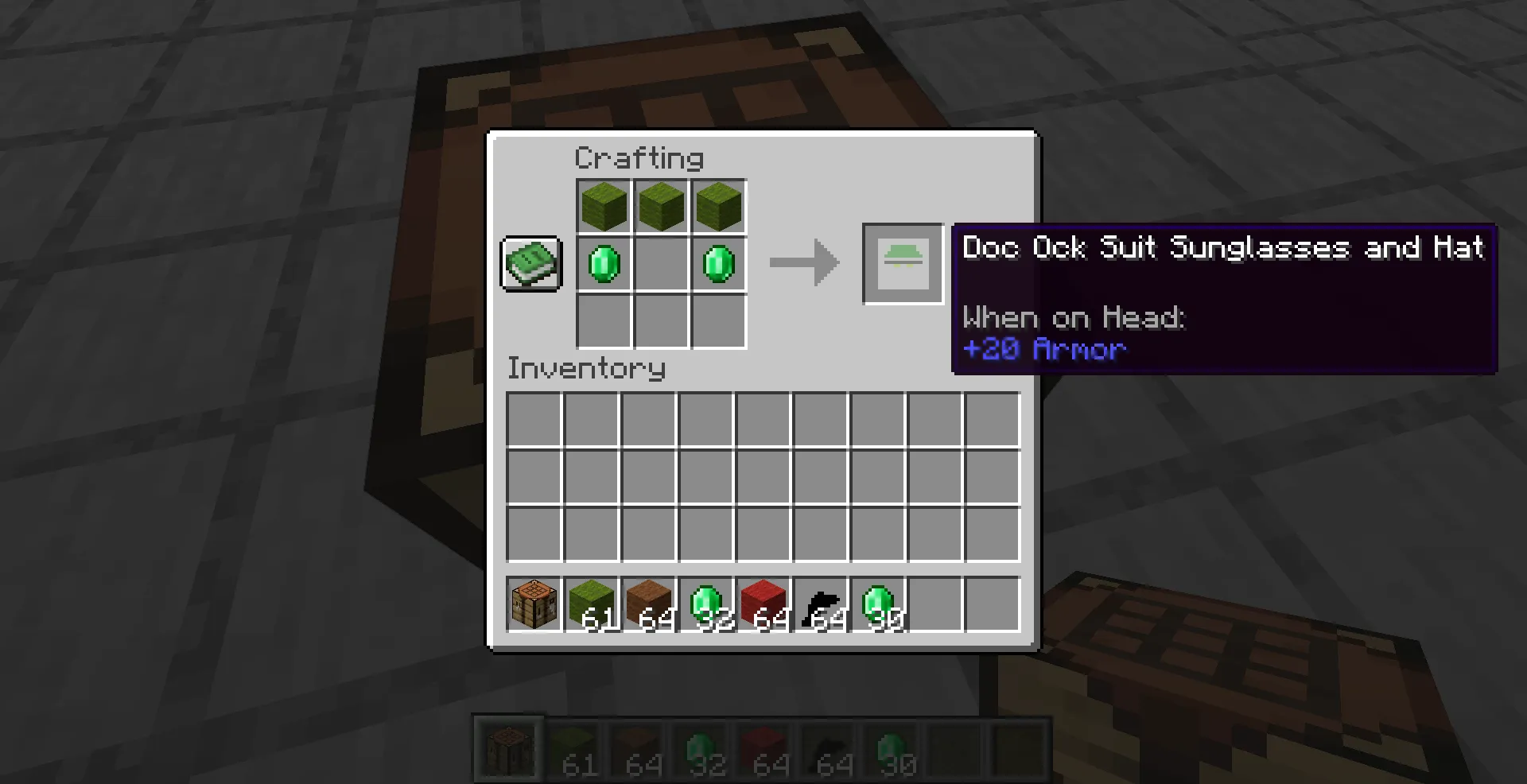This screenshot has height=784, width=1527.
Task: Pick up the stack of 61 moss blocks
Action: point(590,603)
